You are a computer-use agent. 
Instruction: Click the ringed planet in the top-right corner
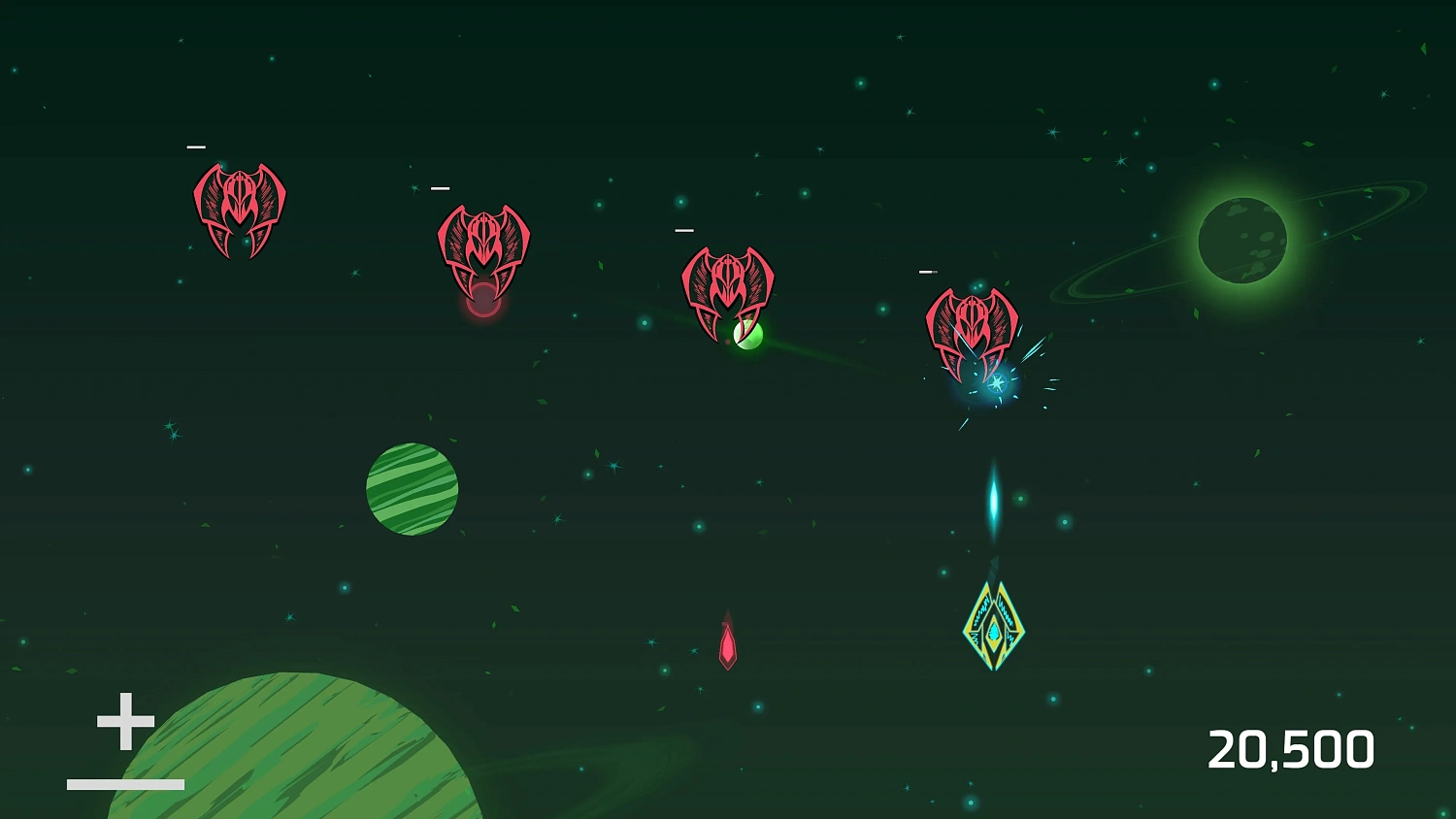[x=1242, y=241]
